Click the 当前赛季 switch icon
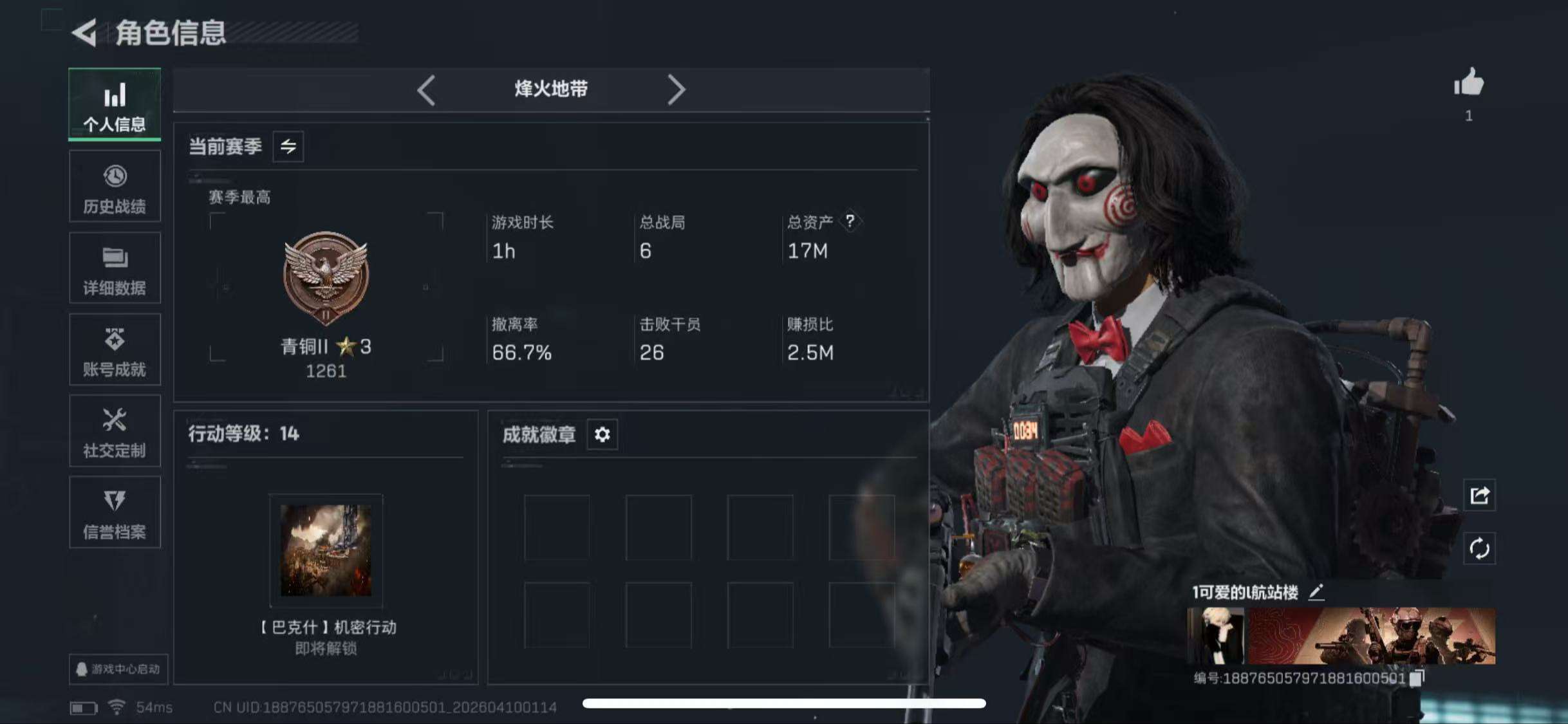 [x=288, y=147]
